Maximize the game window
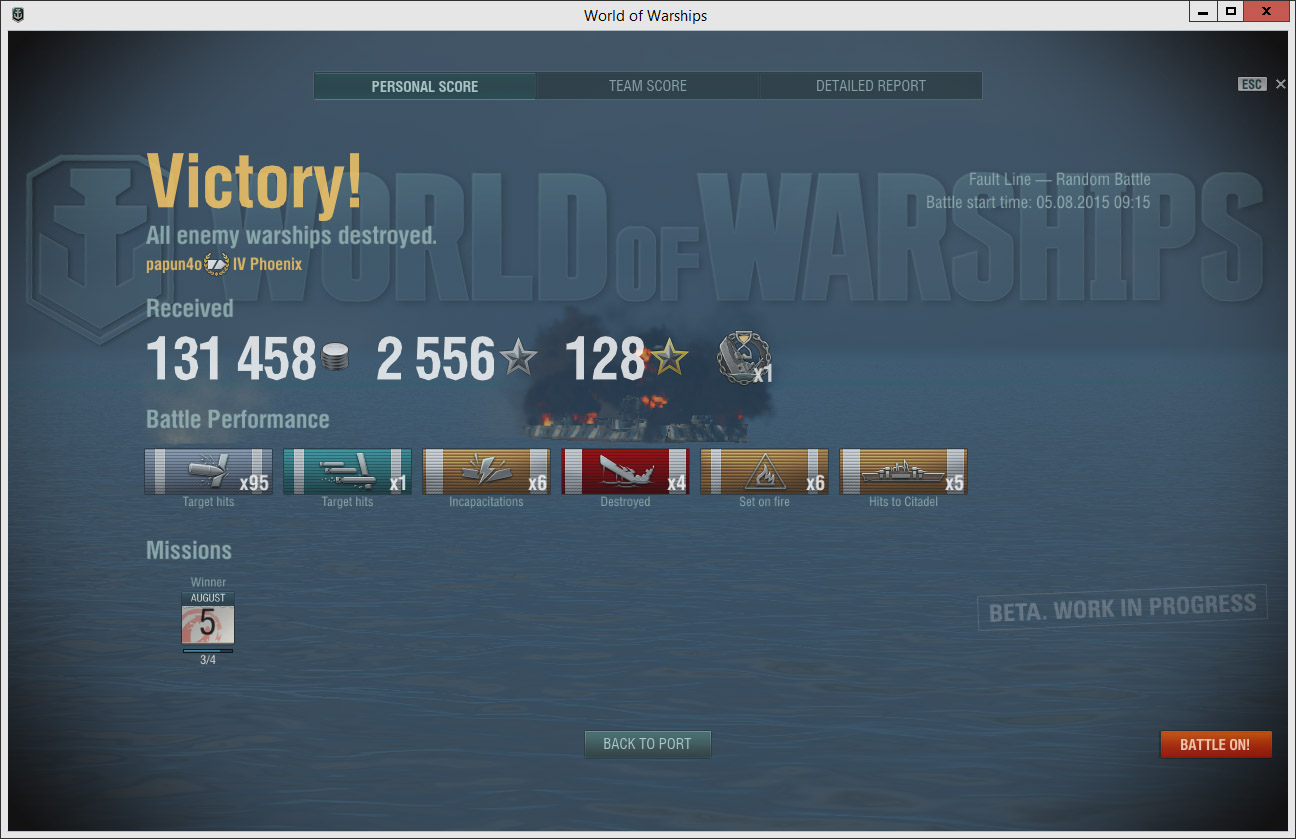Image resolution: width=1296 pixels, height=839 pixels. point(1231,12)
